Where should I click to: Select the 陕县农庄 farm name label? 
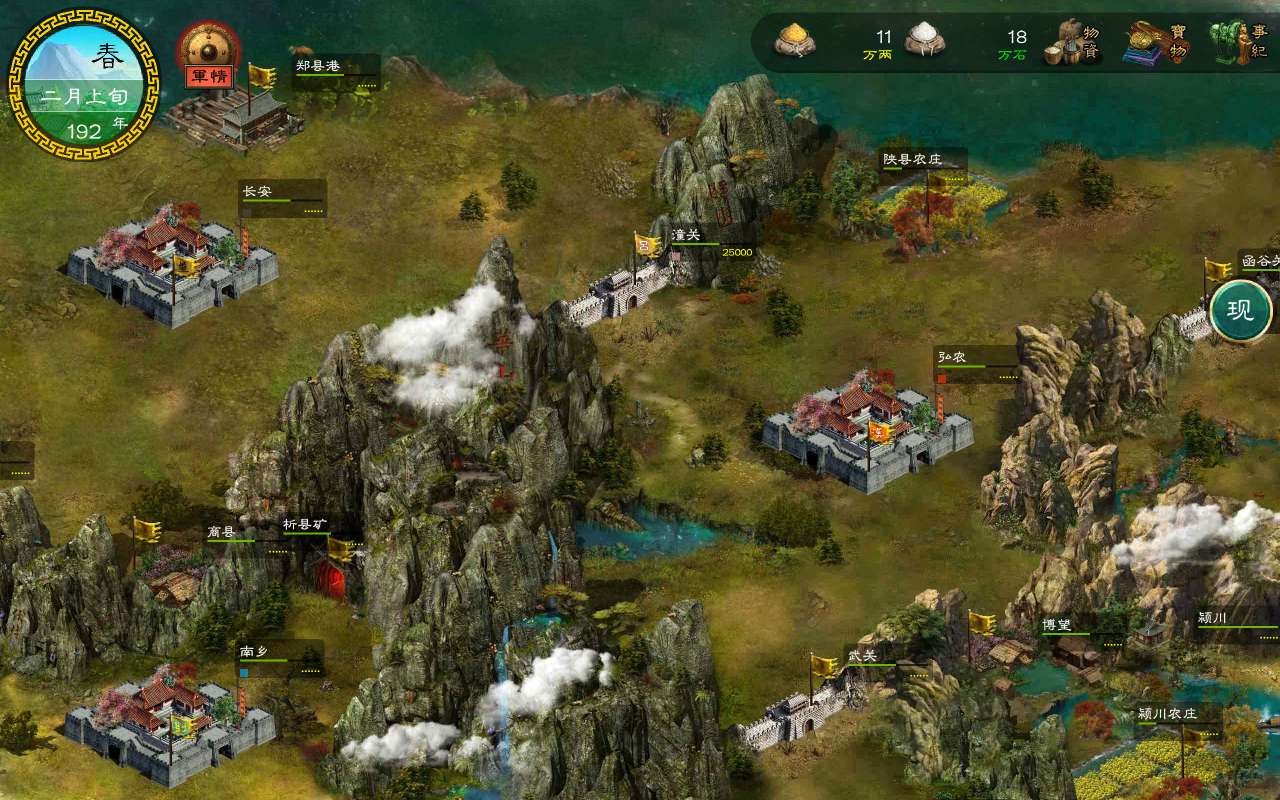pos(912,160)
